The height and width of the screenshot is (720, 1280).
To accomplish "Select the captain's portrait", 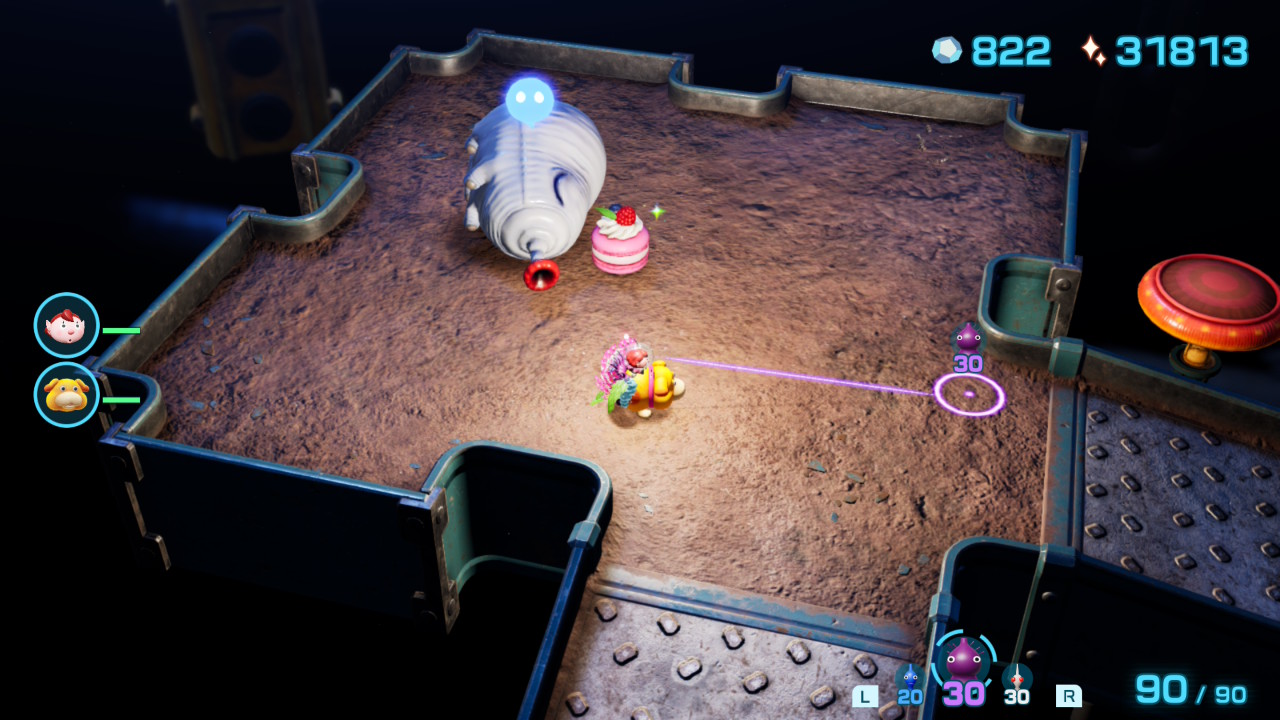I will click(66, 325).
